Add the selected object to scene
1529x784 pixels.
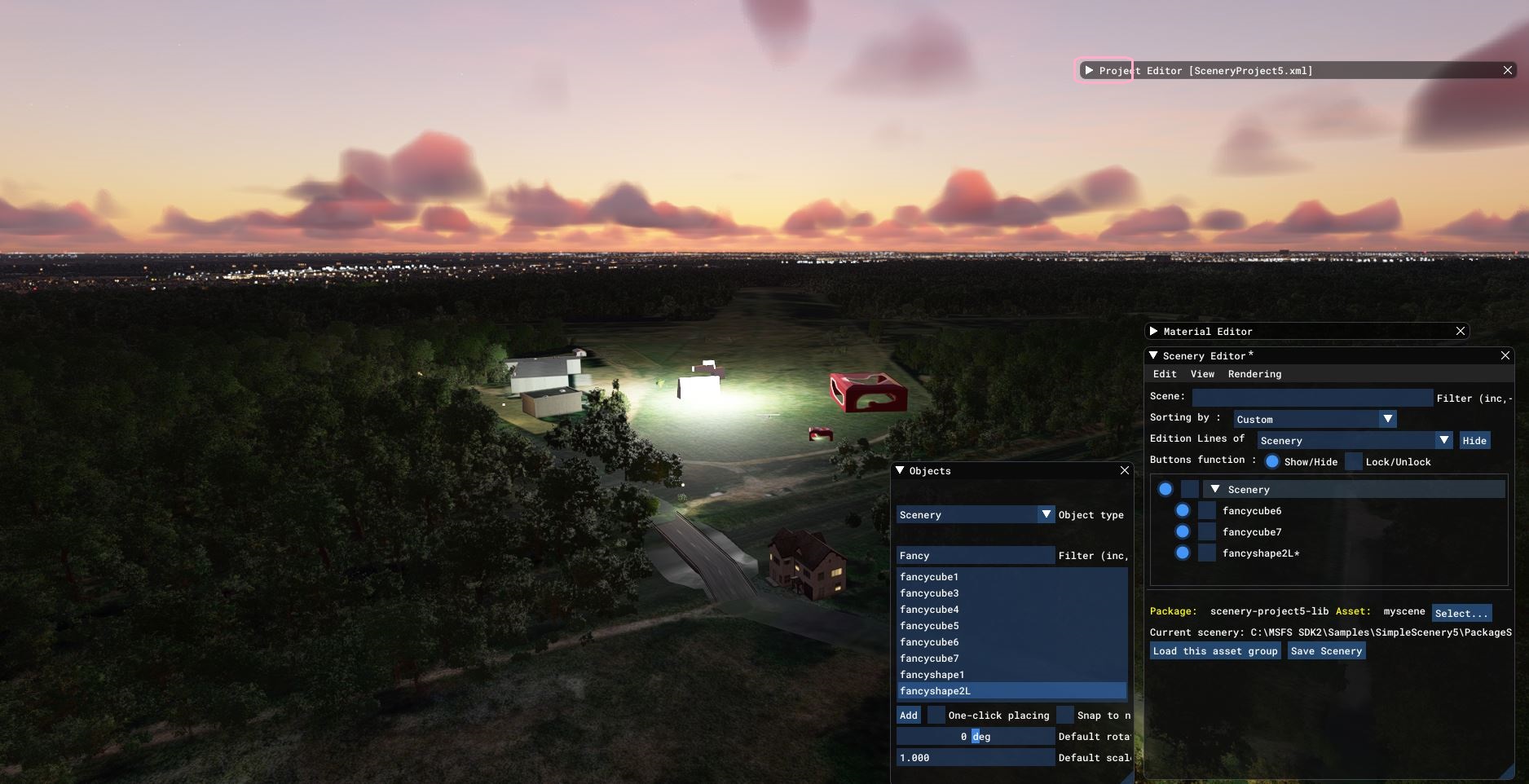pos(908,716)
